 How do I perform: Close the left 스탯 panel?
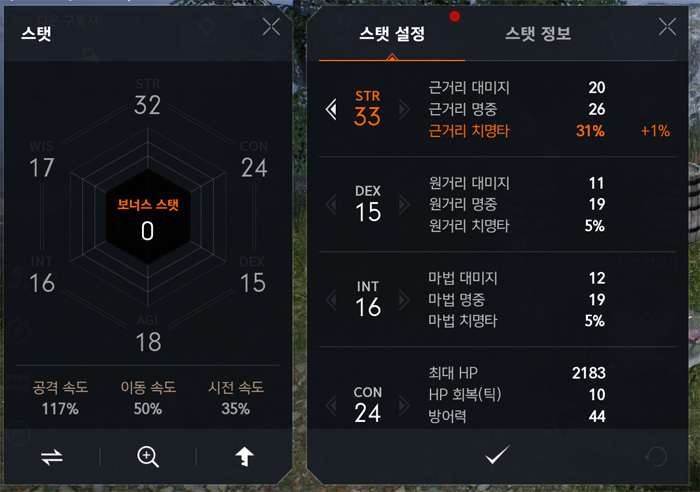pos(271,27)
